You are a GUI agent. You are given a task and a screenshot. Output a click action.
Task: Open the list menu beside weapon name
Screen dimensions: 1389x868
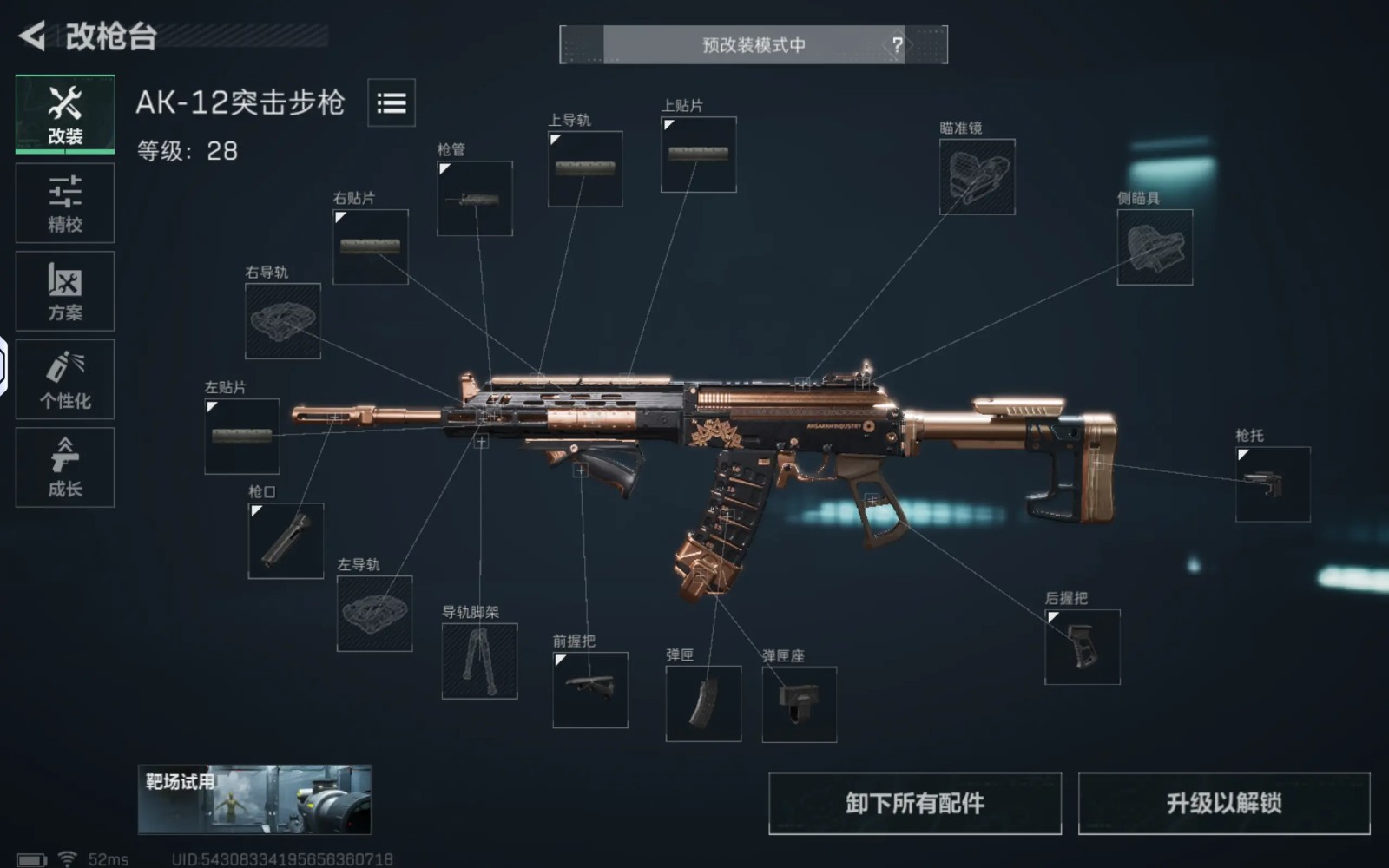pos(392,103)
